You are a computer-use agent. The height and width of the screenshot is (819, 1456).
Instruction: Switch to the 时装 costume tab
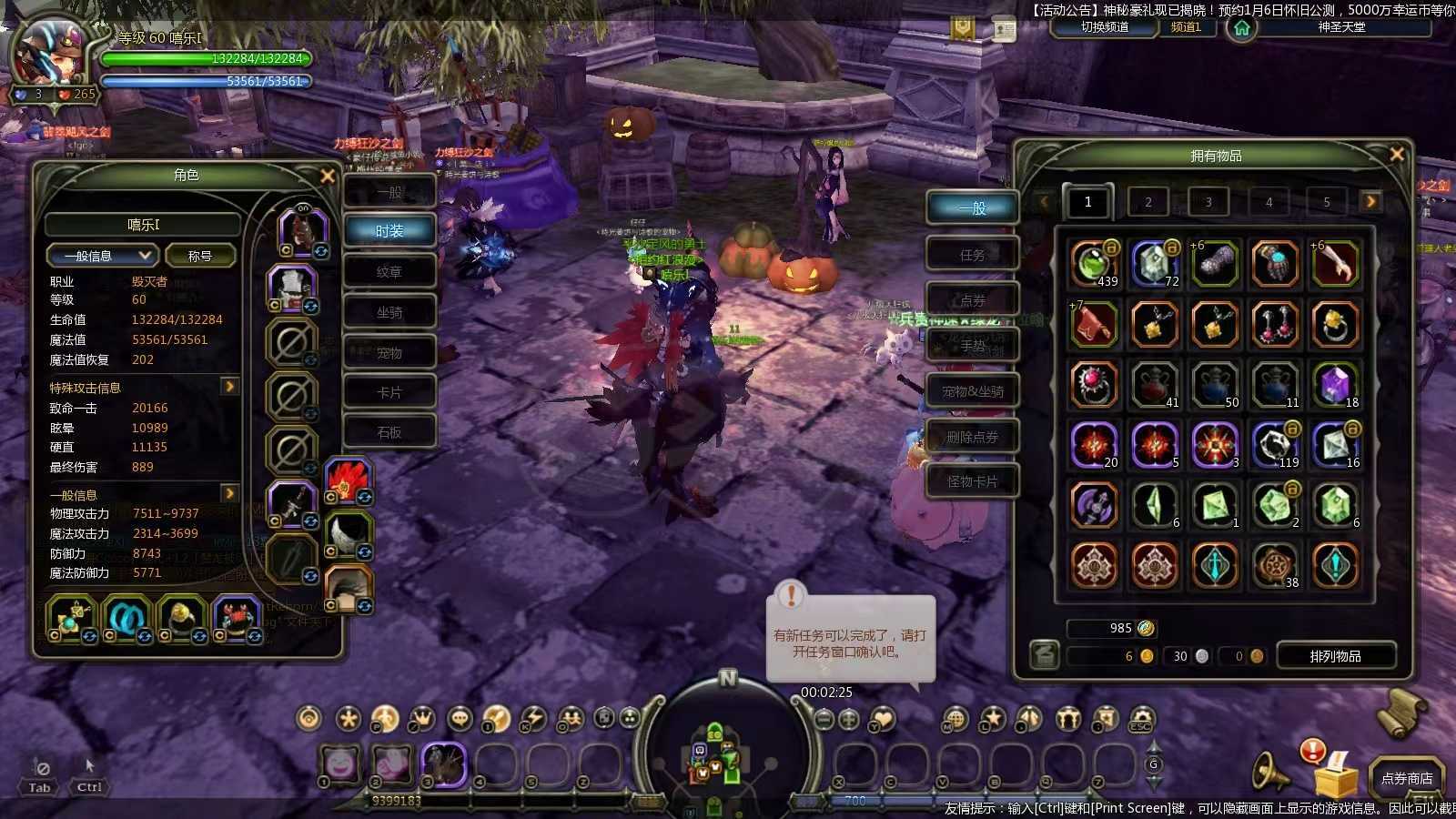pos(389,231)
